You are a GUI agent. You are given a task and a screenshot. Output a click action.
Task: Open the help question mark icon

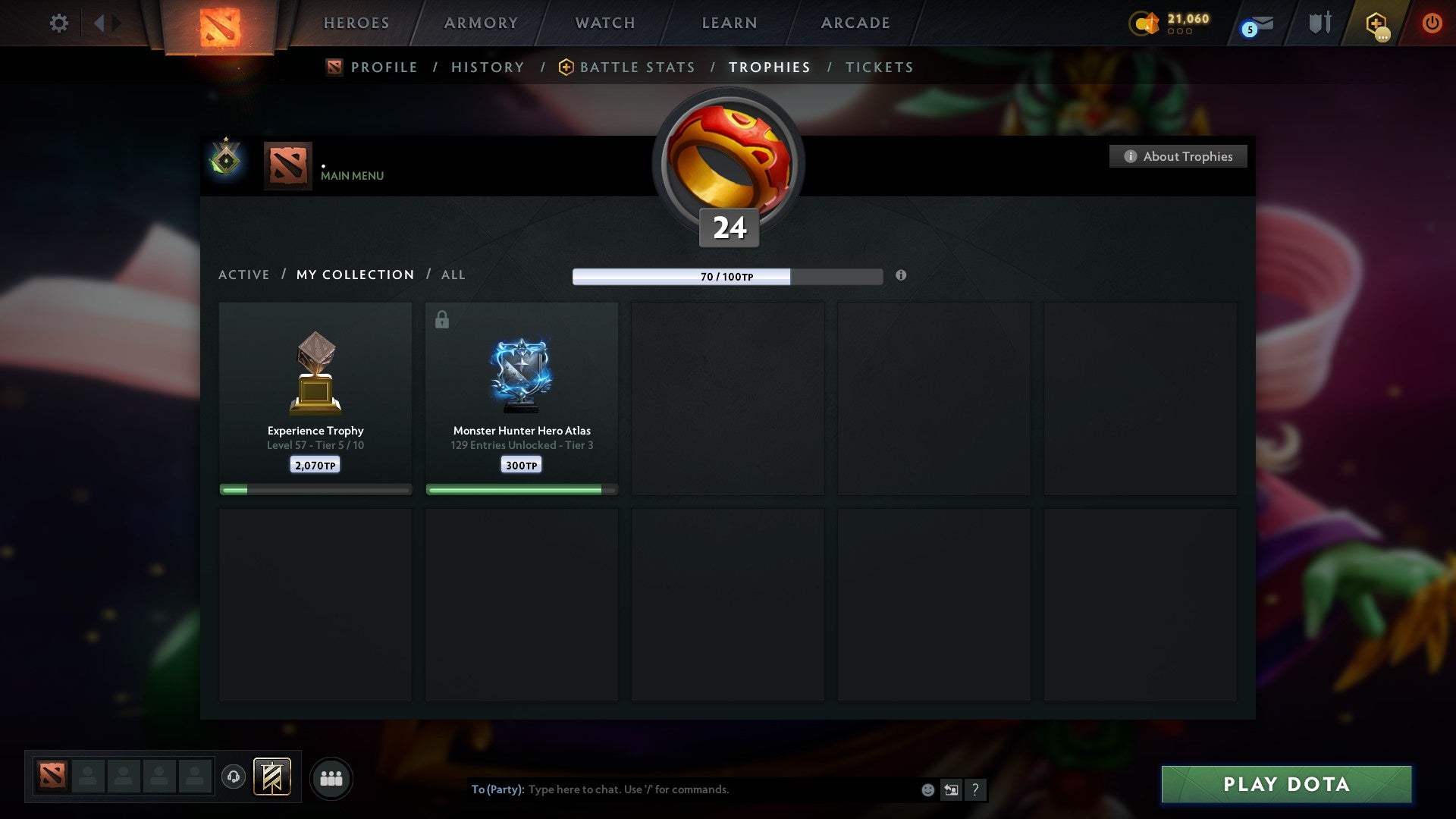[x=976, y=789]
